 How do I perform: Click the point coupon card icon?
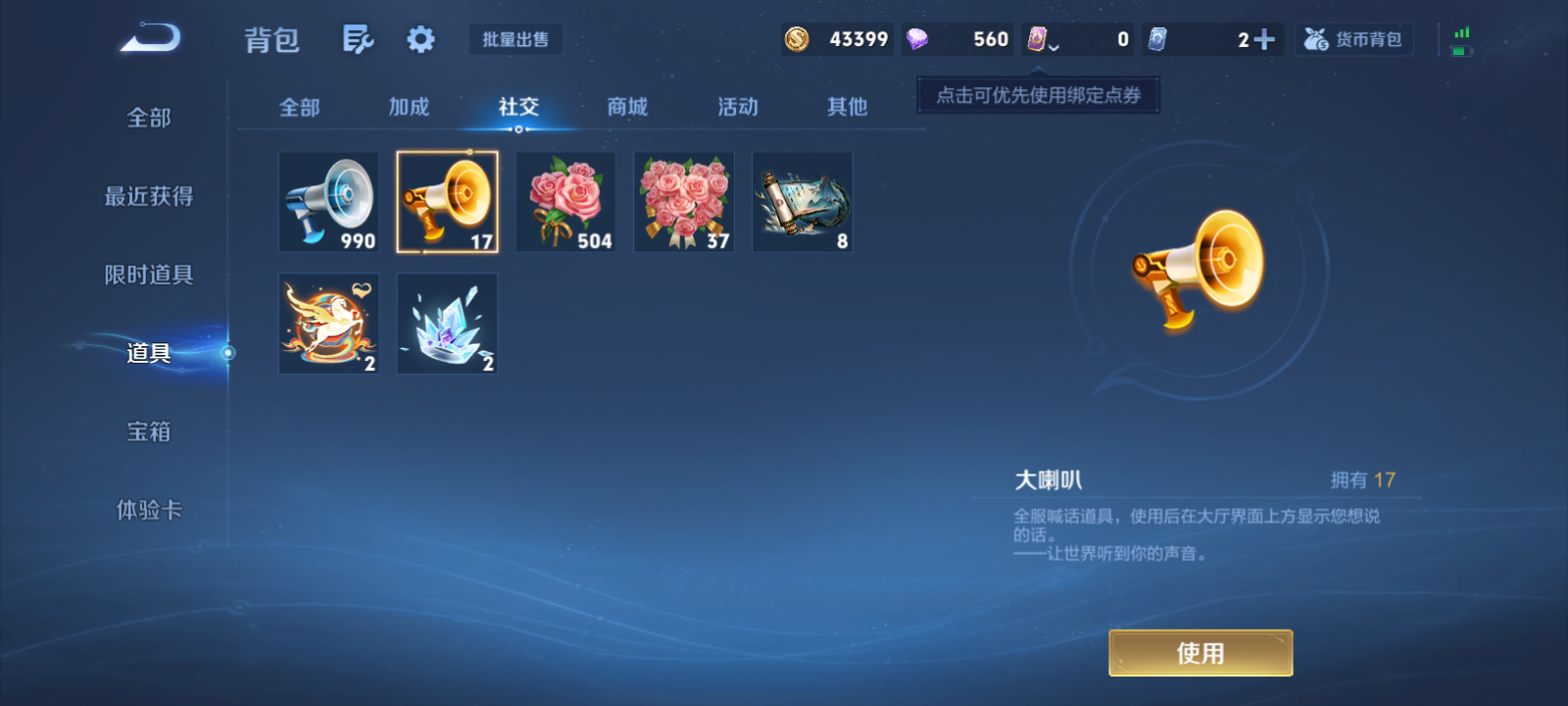click(x=1039, y=40)
